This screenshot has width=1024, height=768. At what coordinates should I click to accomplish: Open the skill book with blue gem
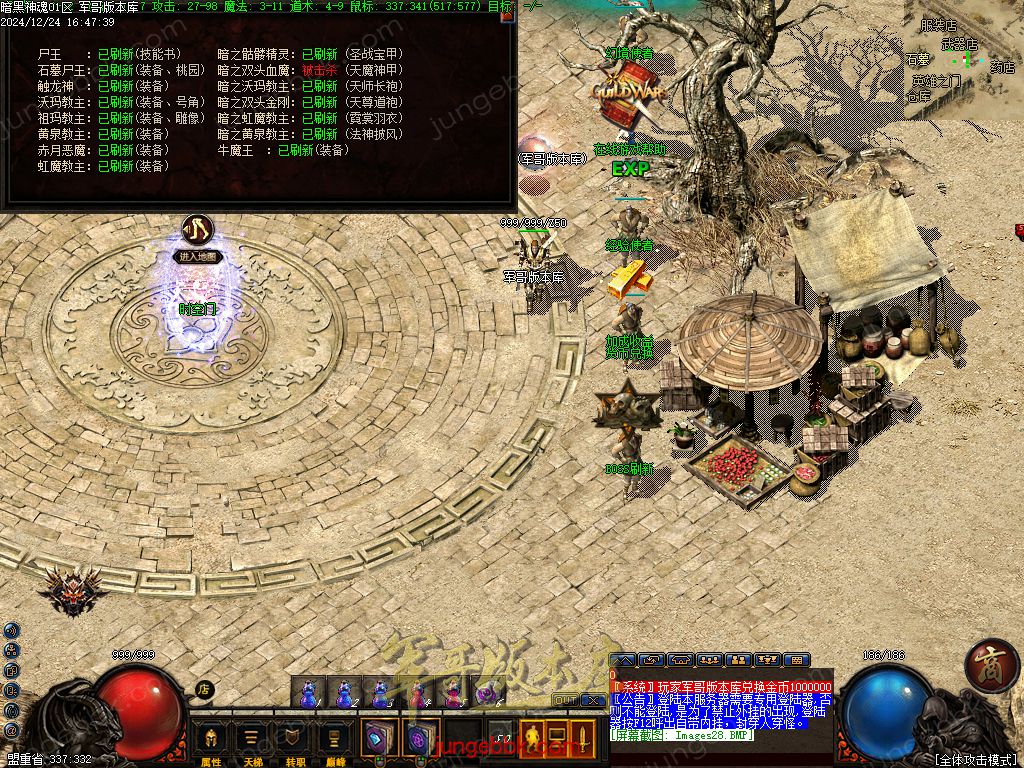tap(380, 738)
